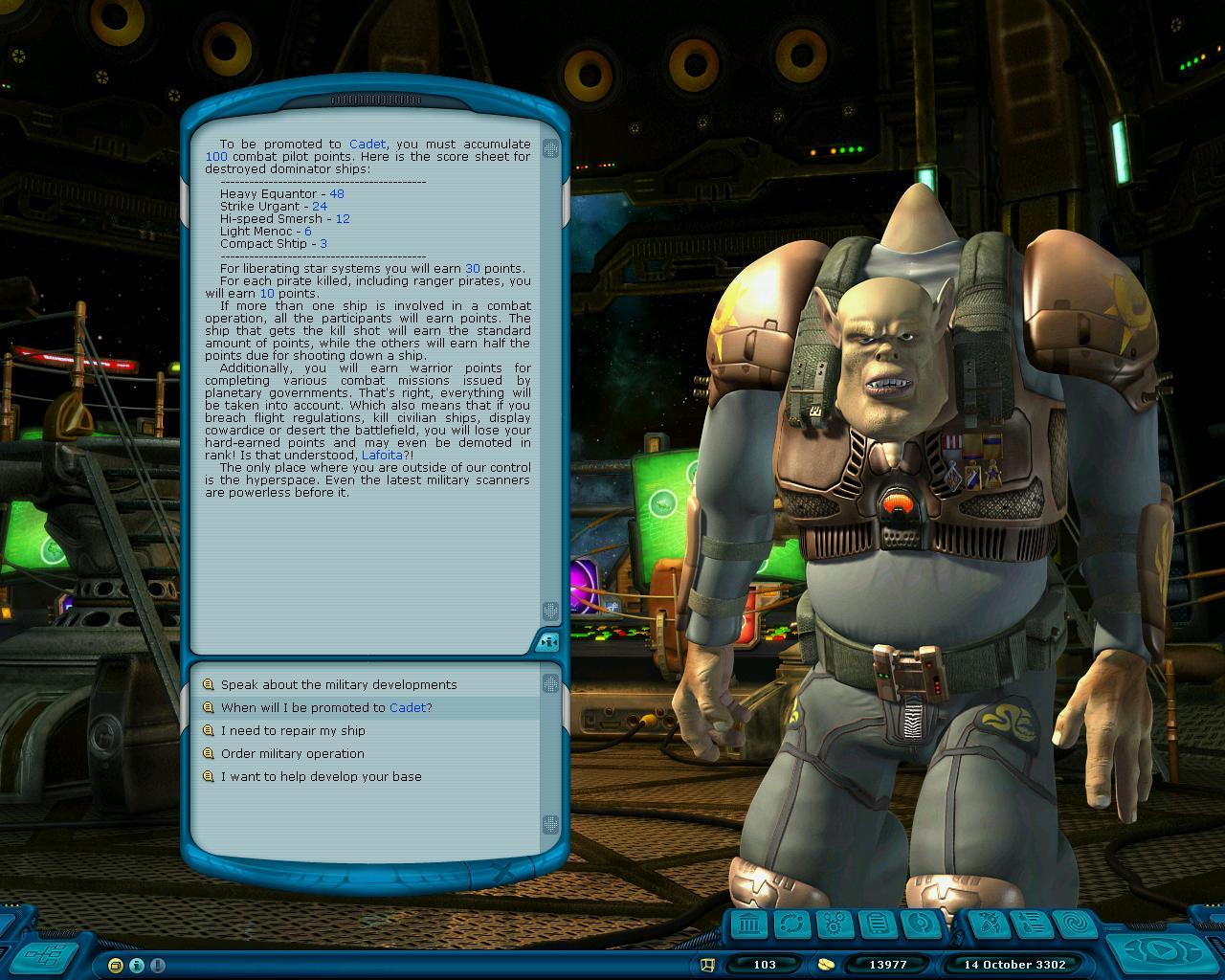Click the yellow round window icon
The image size is (1225, 980).
116,966
